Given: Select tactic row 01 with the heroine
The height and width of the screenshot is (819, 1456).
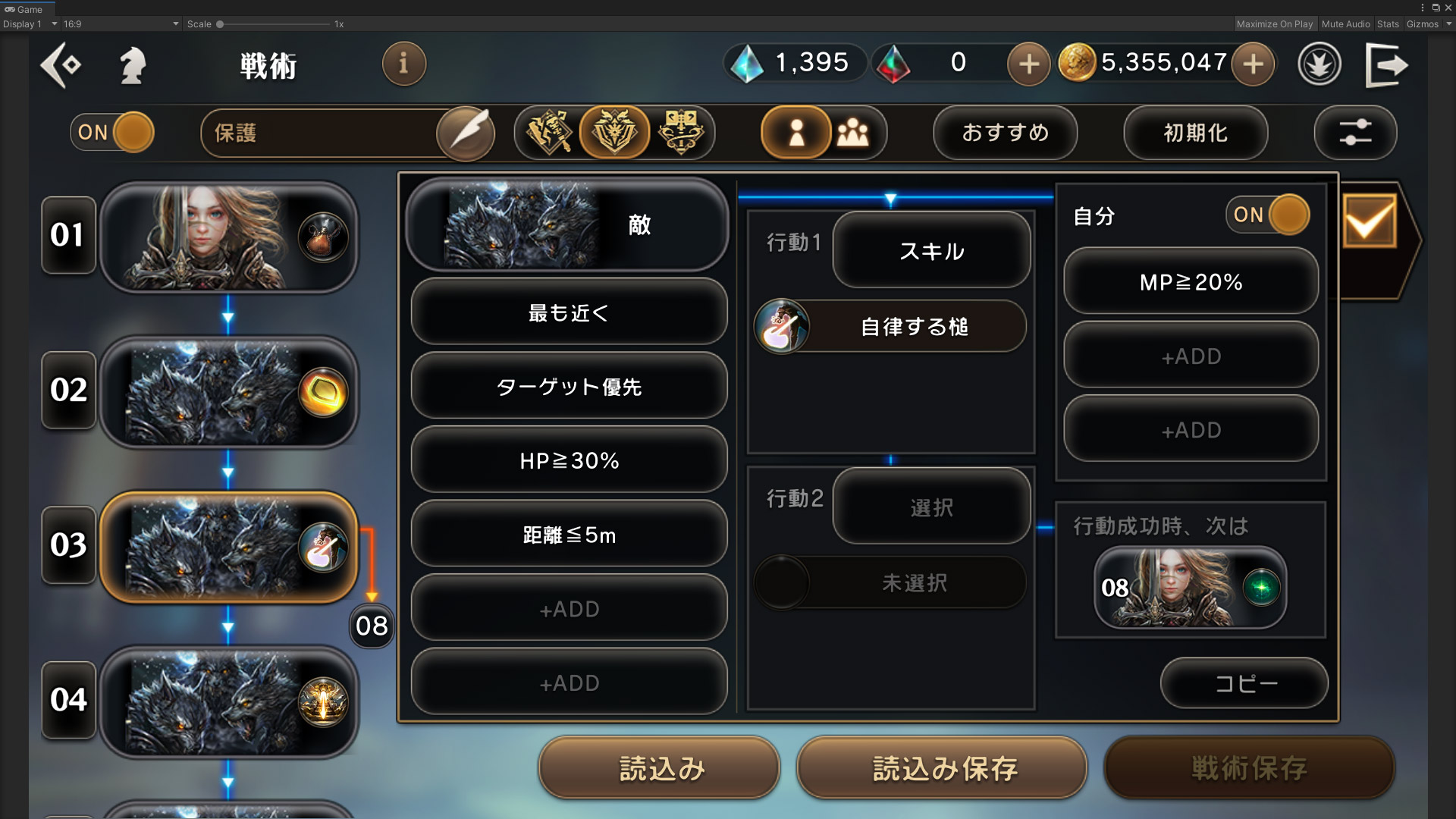Looking at the screenshot, I should click(x=228, y=237).
